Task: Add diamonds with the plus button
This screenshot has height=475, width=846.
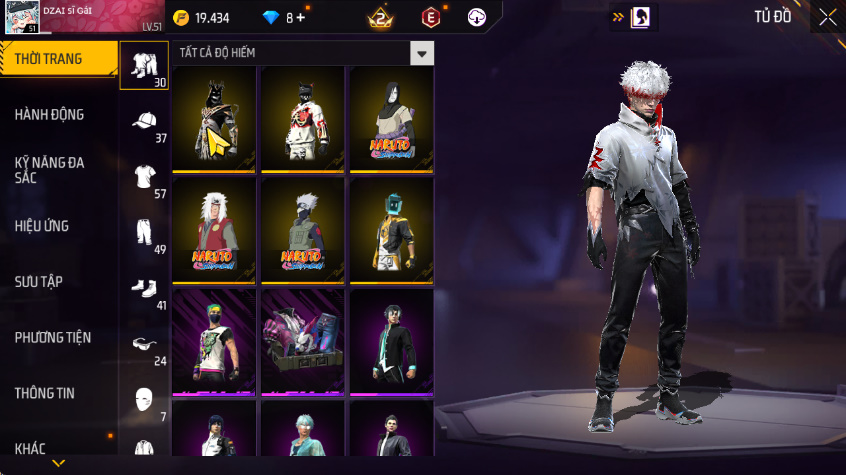Action: click(301, 18)
